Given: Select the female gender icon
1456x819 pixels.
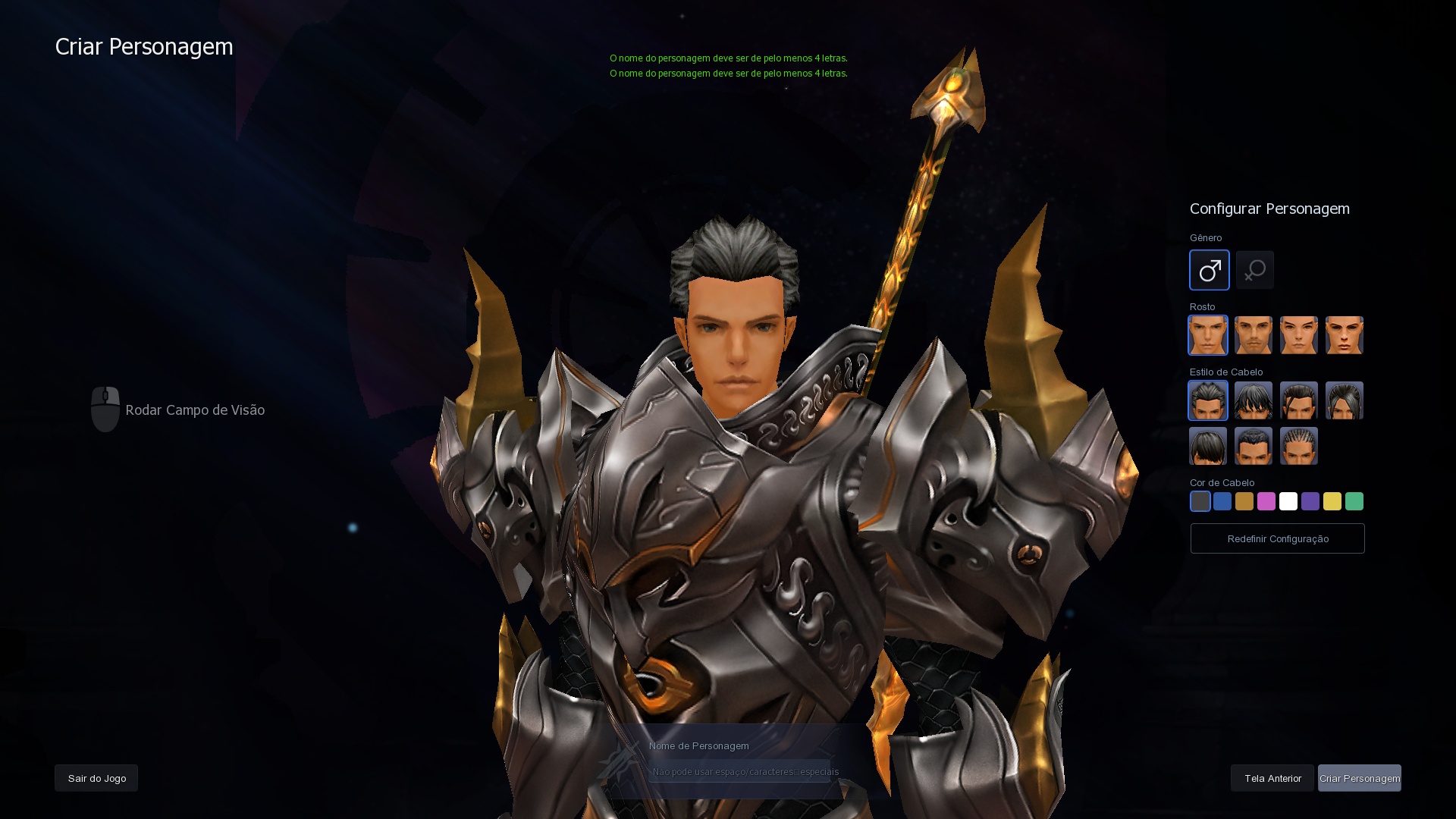Looking at the screenshot, I should [1255, 270].
